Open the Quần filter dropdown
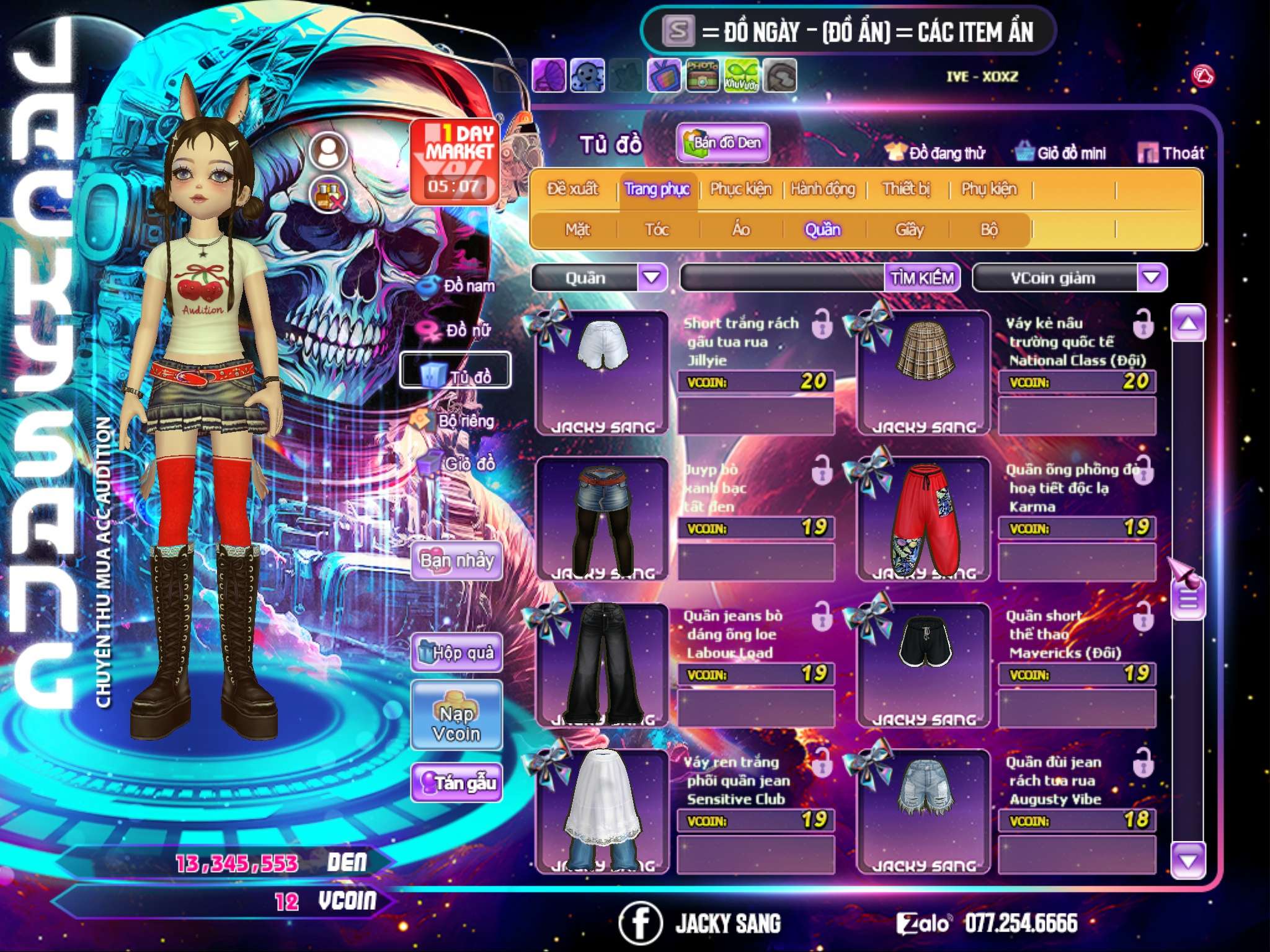Viewport: 1270px width, 952px height. pos(652,278)
